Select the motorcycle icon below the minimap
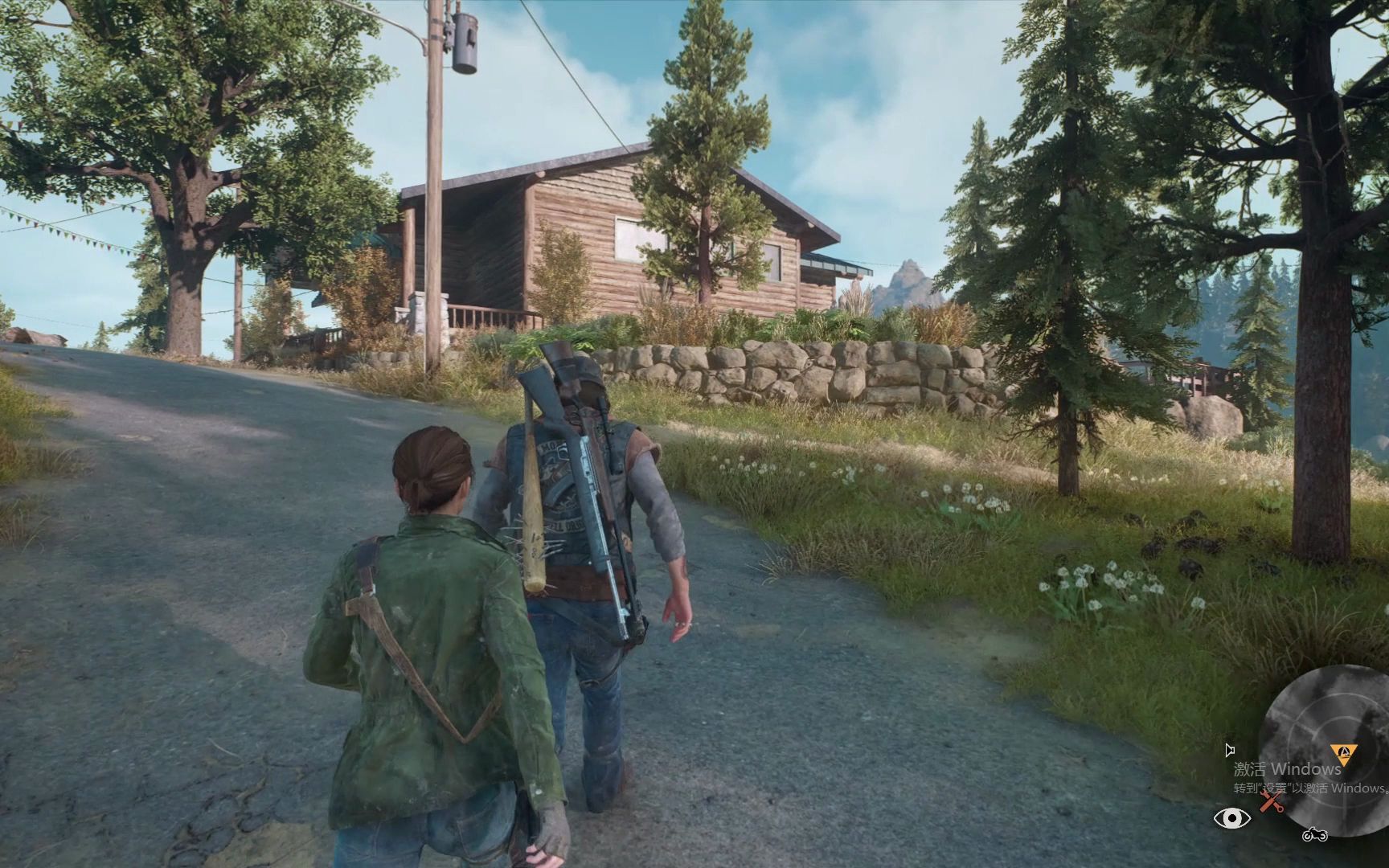This screenshot has height=868, width=1389. [x=1314, y=834]
